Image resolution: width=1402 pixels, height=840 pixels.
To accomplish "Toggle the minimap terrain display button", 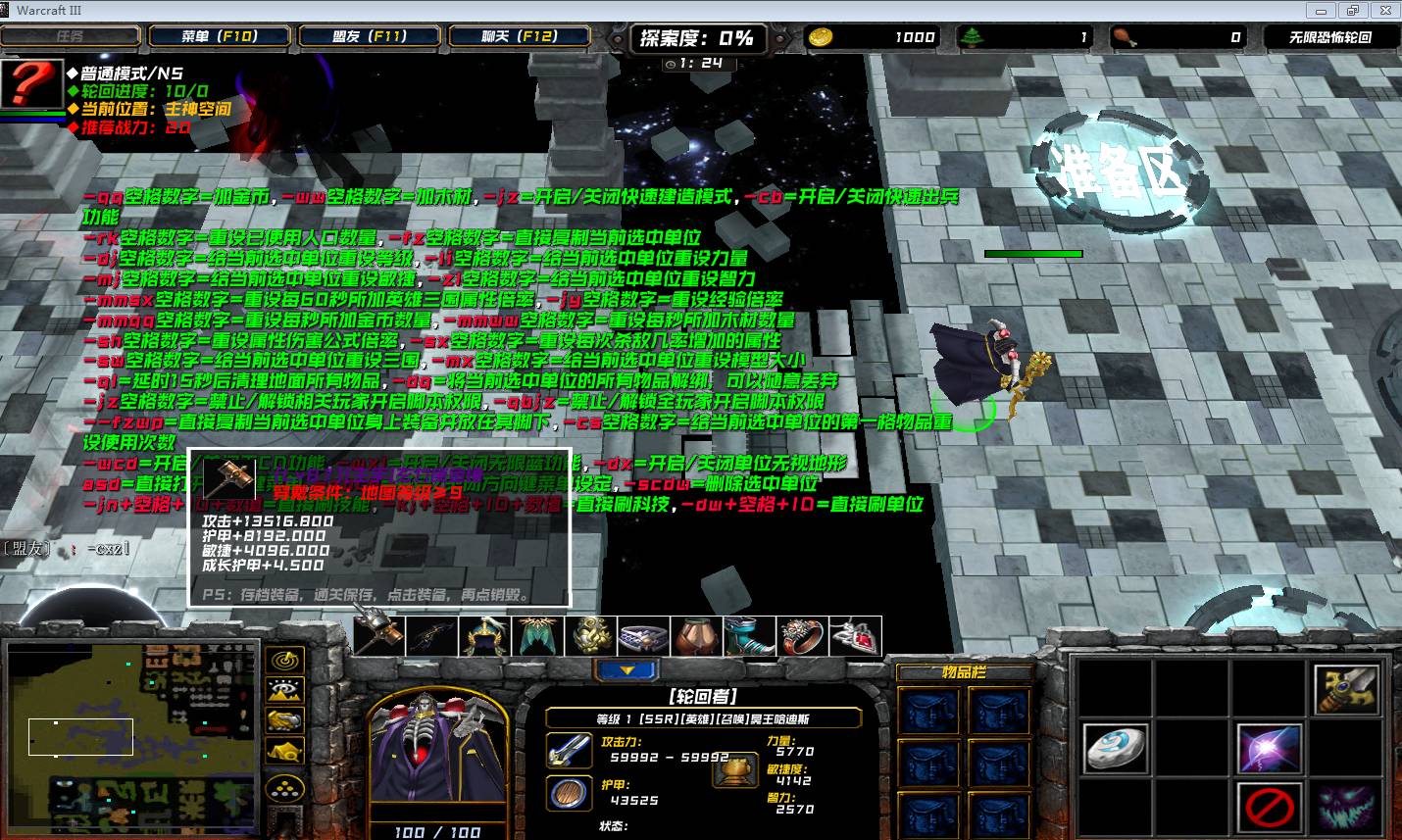I will pos(284,690).
